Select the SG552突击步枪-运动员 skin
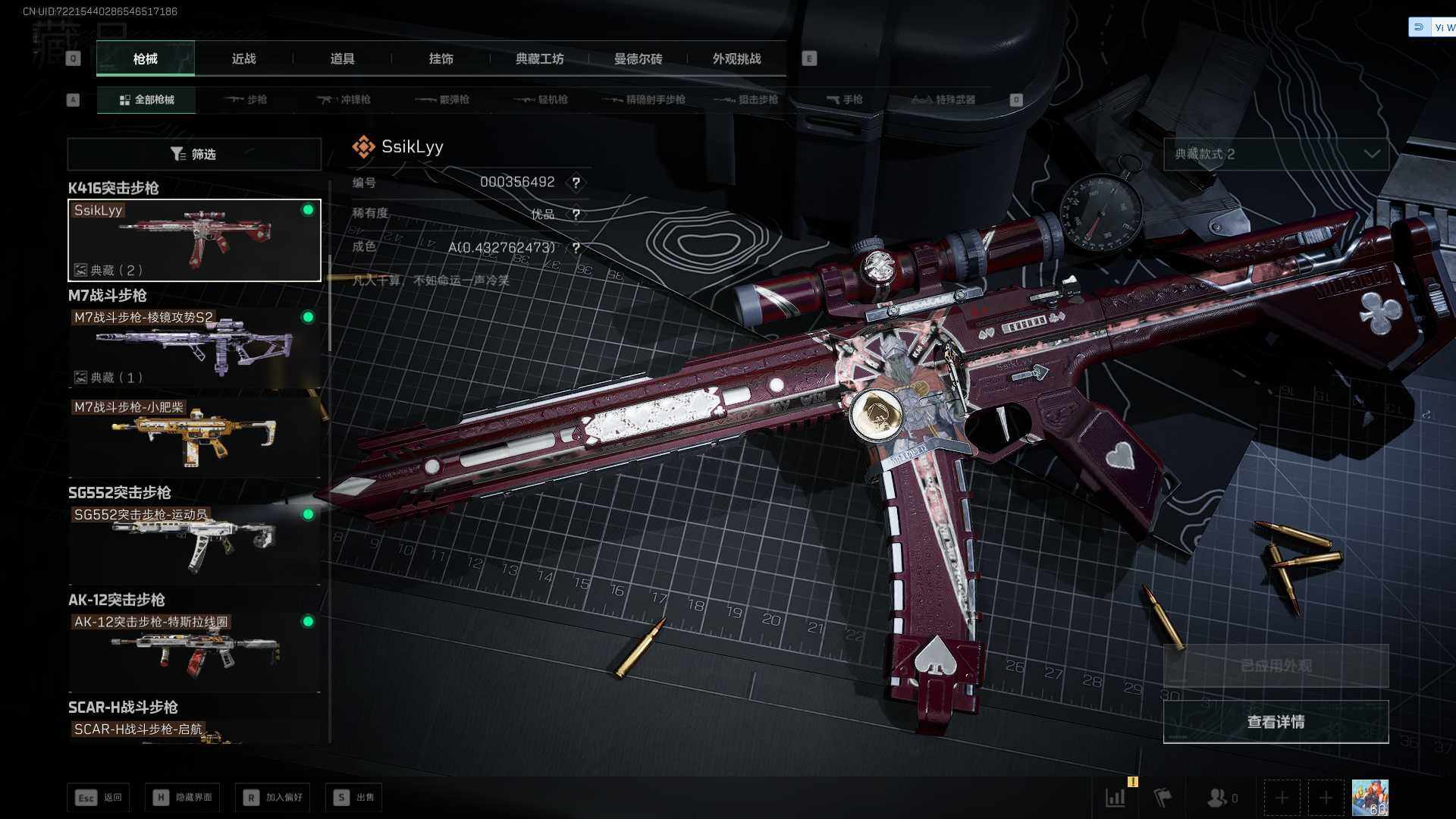The height and width of the screenshot is (819, 1456). click(194, 542)
